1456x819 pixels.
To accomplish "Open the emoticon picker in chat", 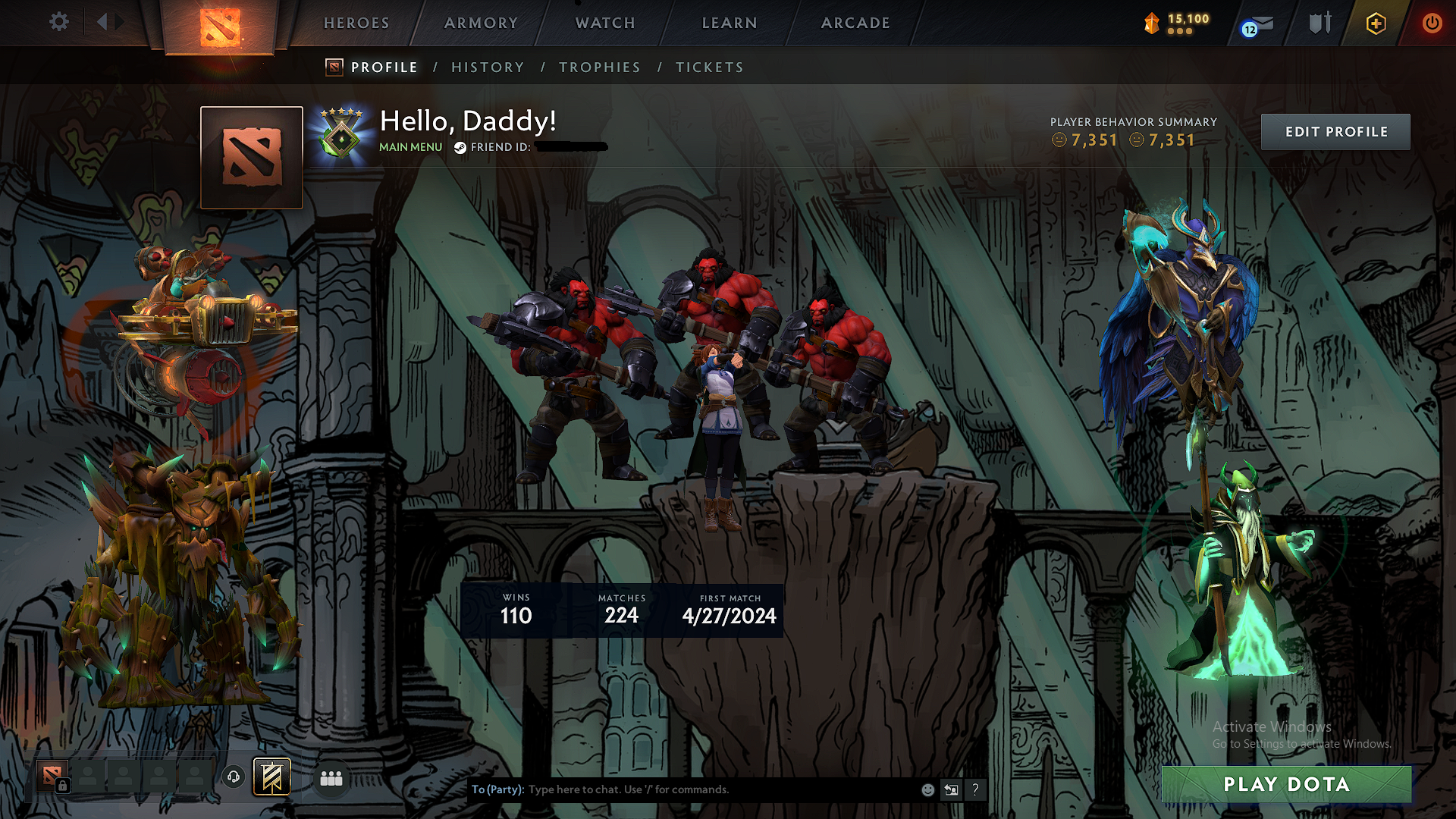I will coord(927,789).
